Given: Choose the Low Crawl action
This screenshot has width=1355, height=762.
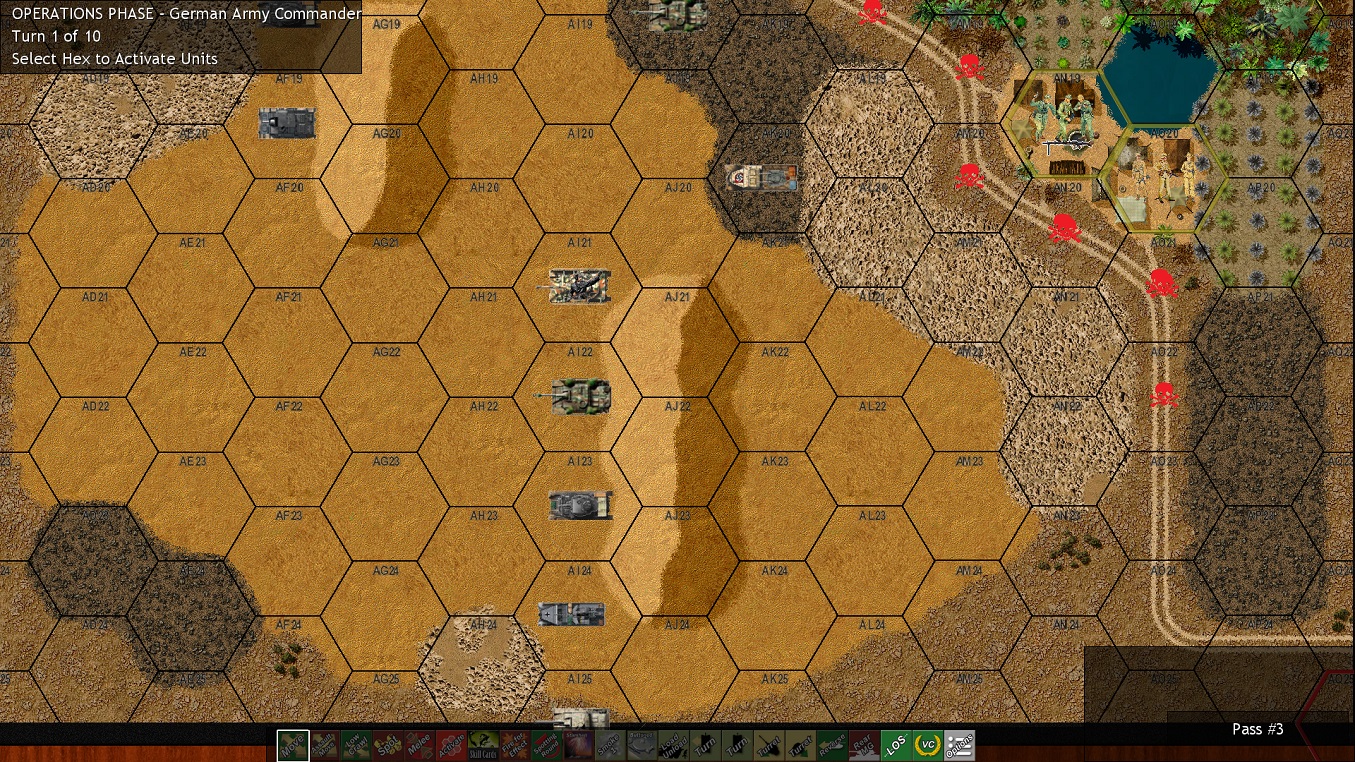Looking at the screenshot, I should (356, 745).
